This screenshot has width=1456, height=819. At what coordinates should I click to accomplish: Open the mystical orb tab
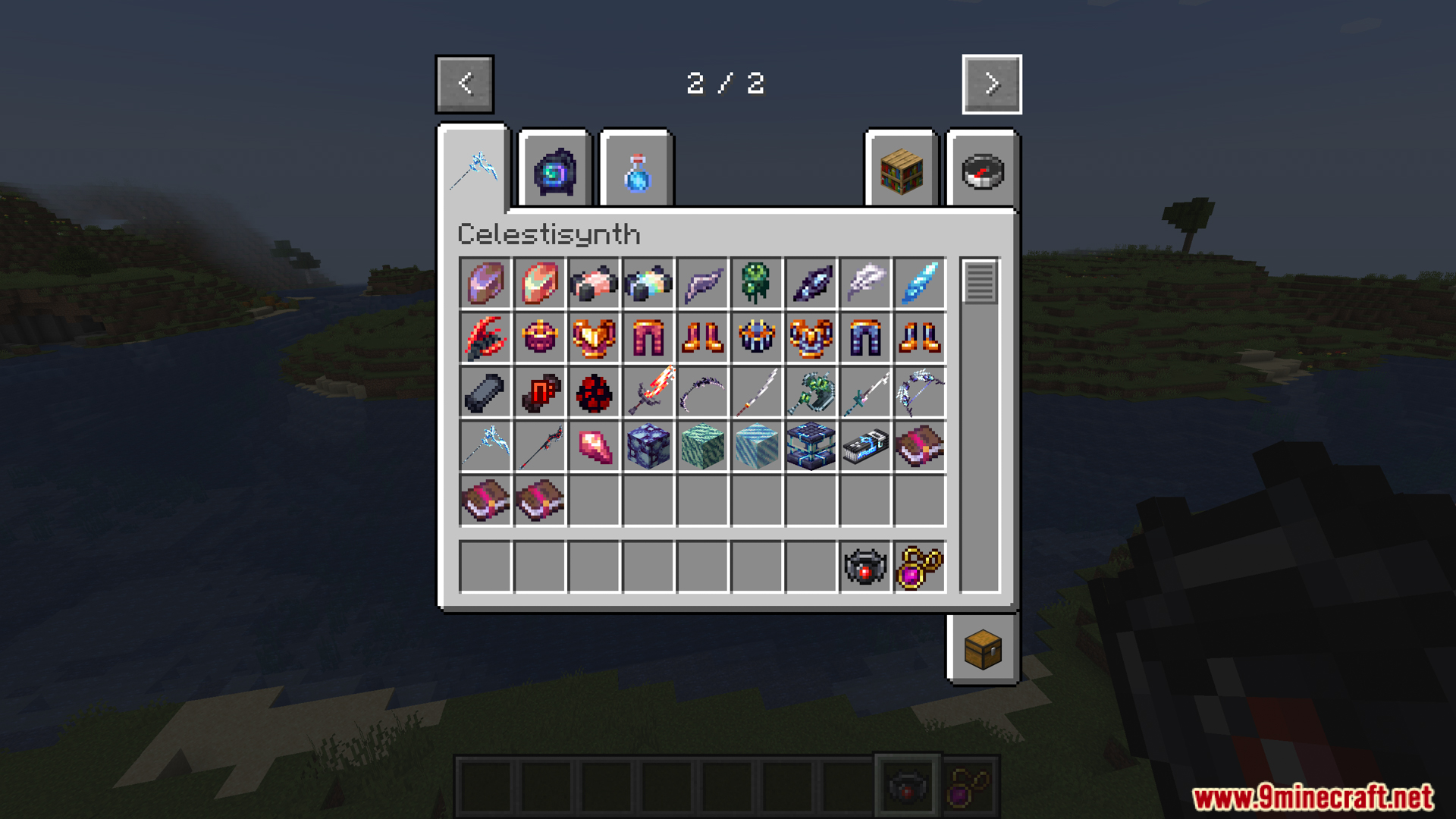coord(553,168)
